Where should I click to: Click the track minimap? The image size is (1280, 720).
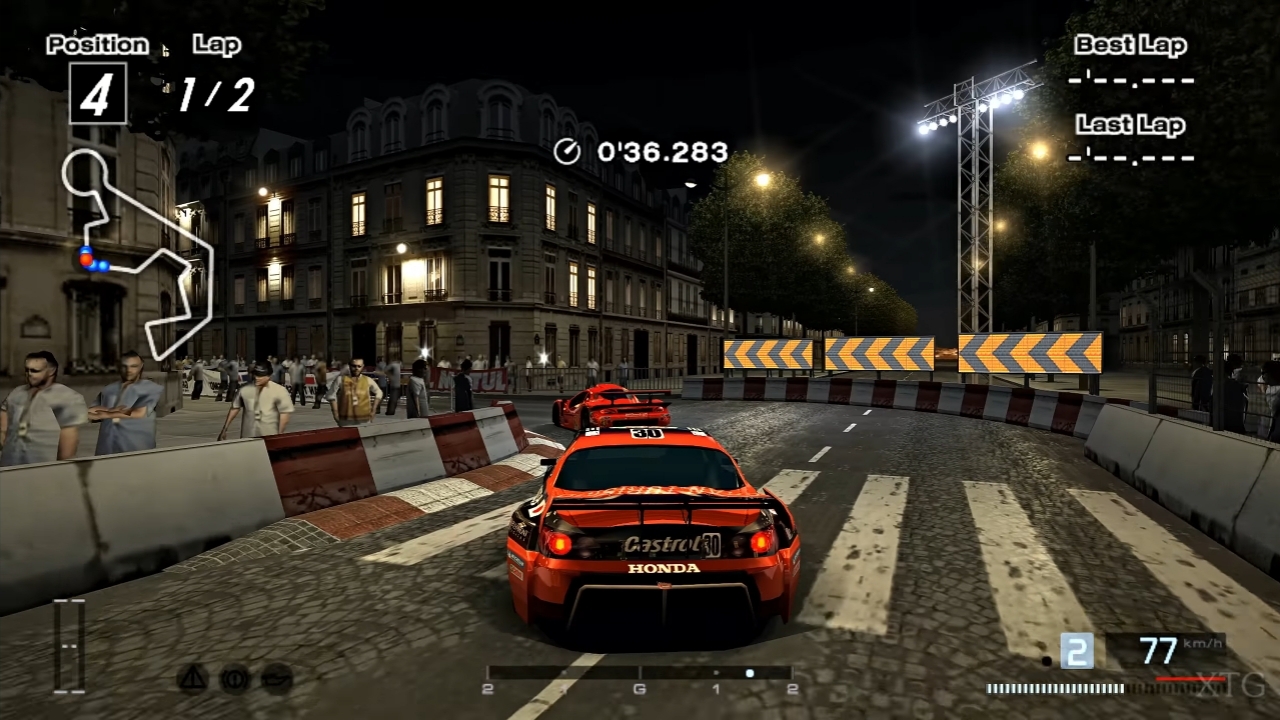[138, 250]
